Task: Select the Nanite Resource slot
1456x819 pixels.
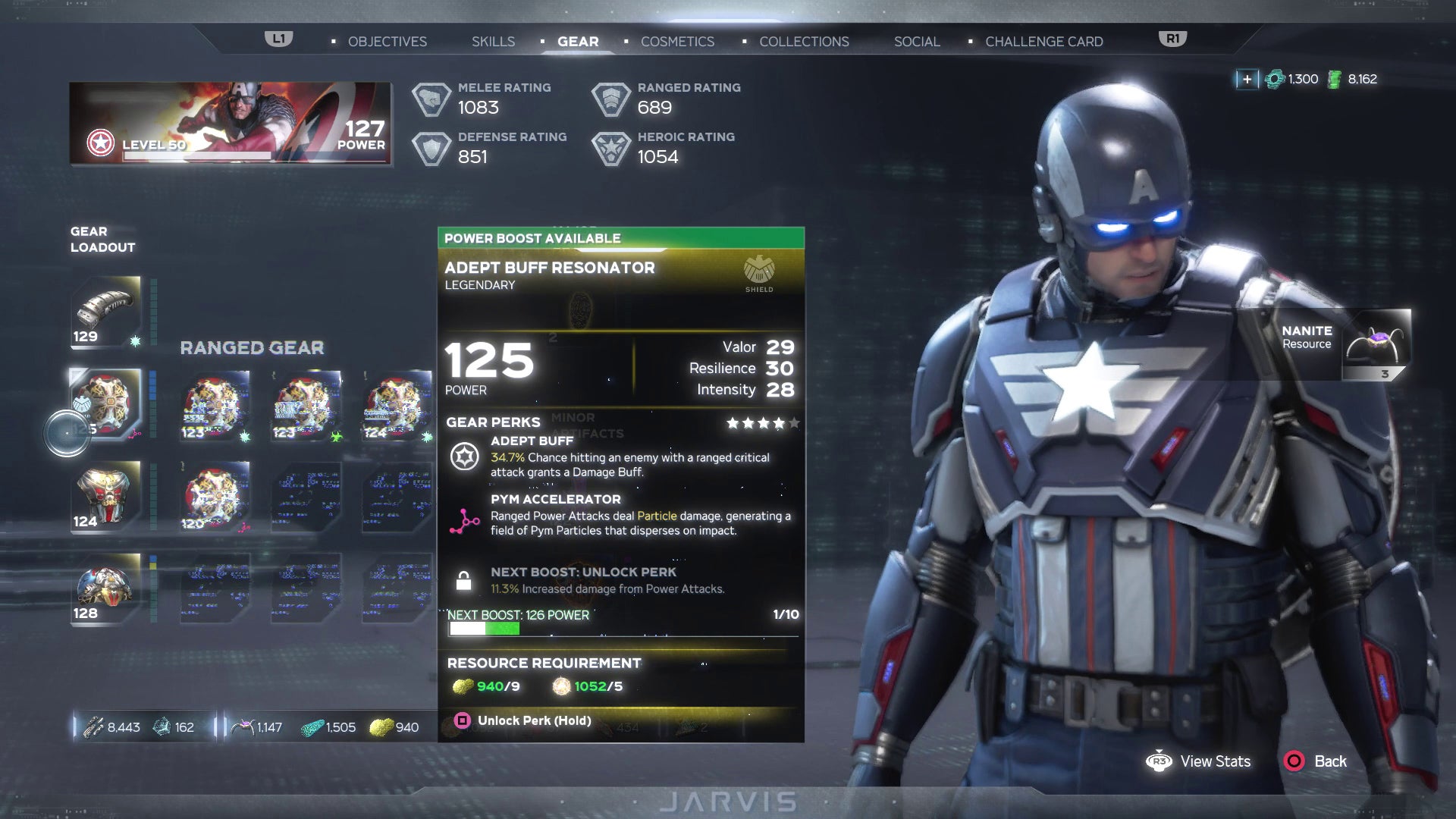Action: (x=1376, y=344)
